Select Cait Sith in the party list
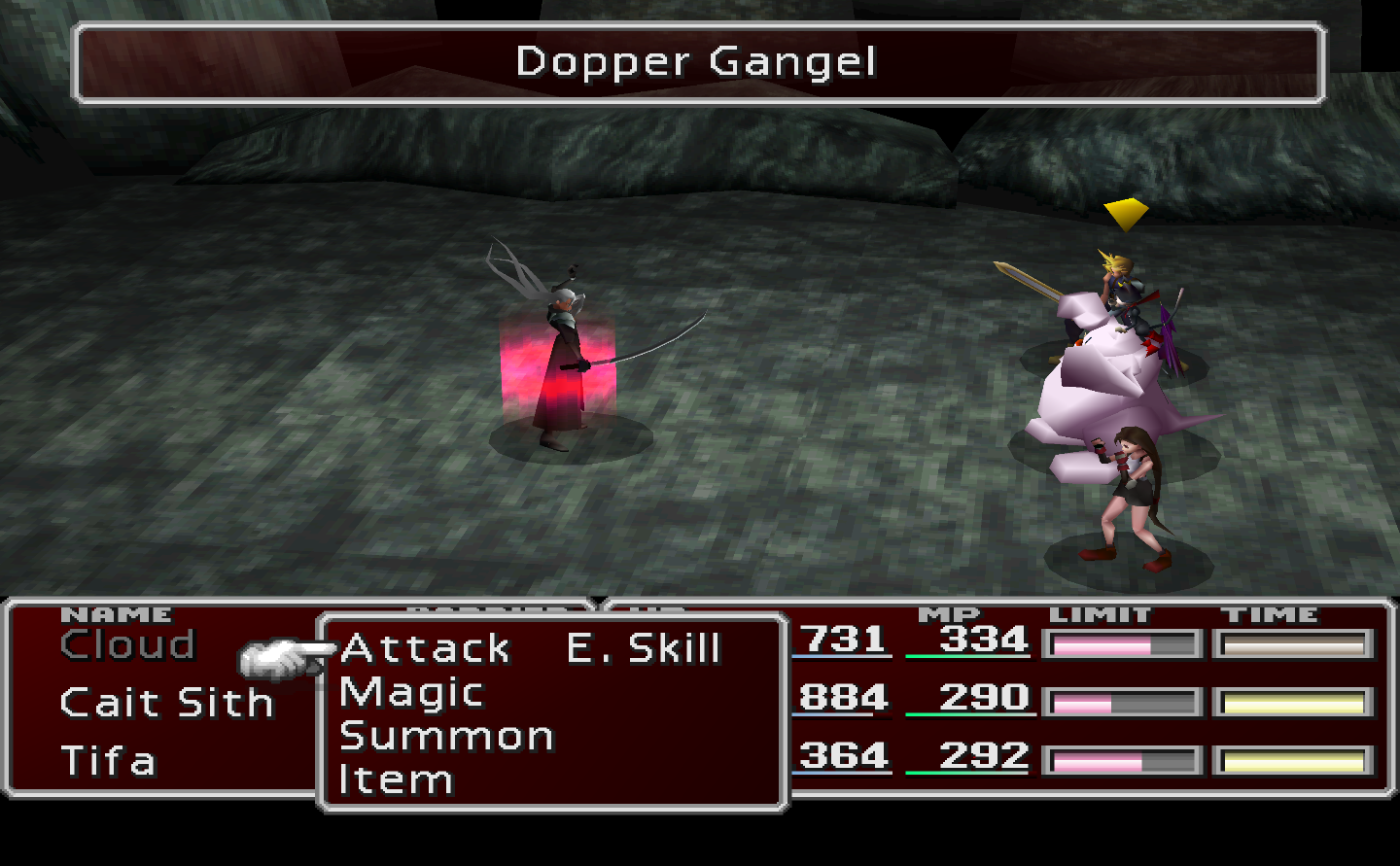 tap(166, 703)
